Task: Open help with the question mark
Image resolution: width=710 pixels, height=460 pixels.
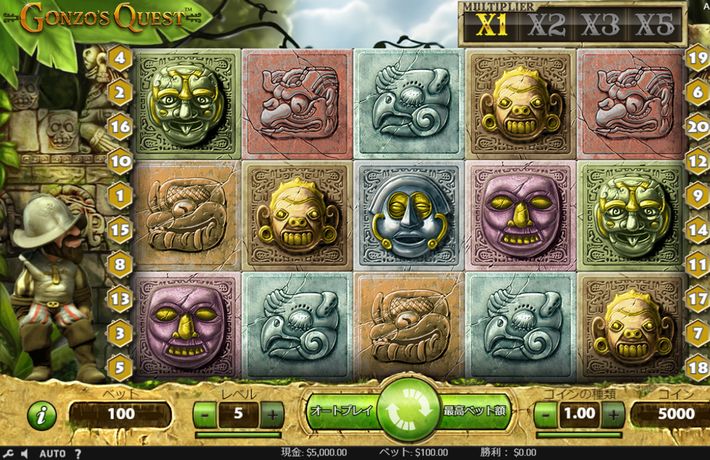Action: coord(78,453)
